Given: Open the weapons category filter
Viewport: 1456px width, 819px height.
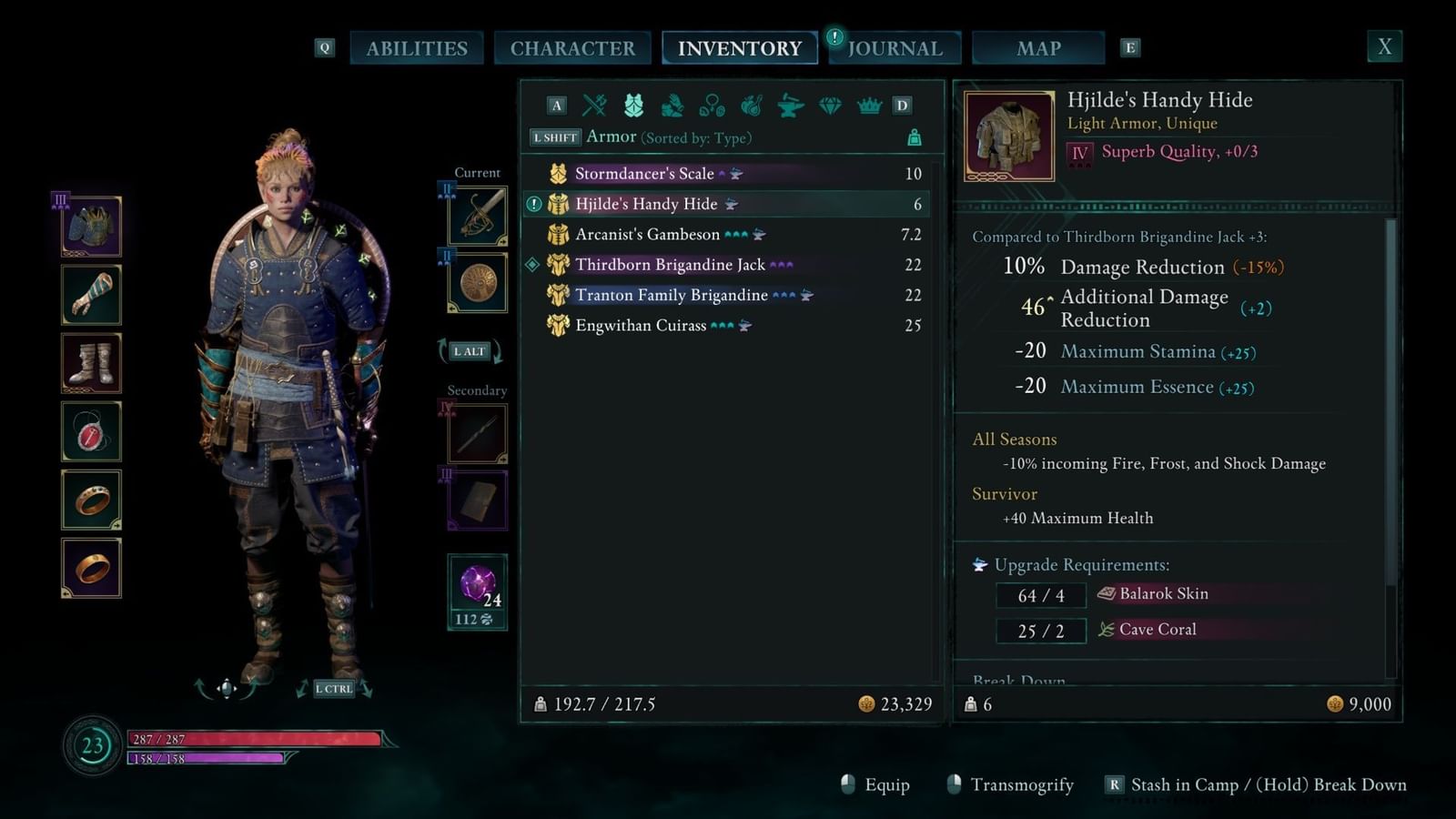Looking at the screenshot, I should click(594, 106).
